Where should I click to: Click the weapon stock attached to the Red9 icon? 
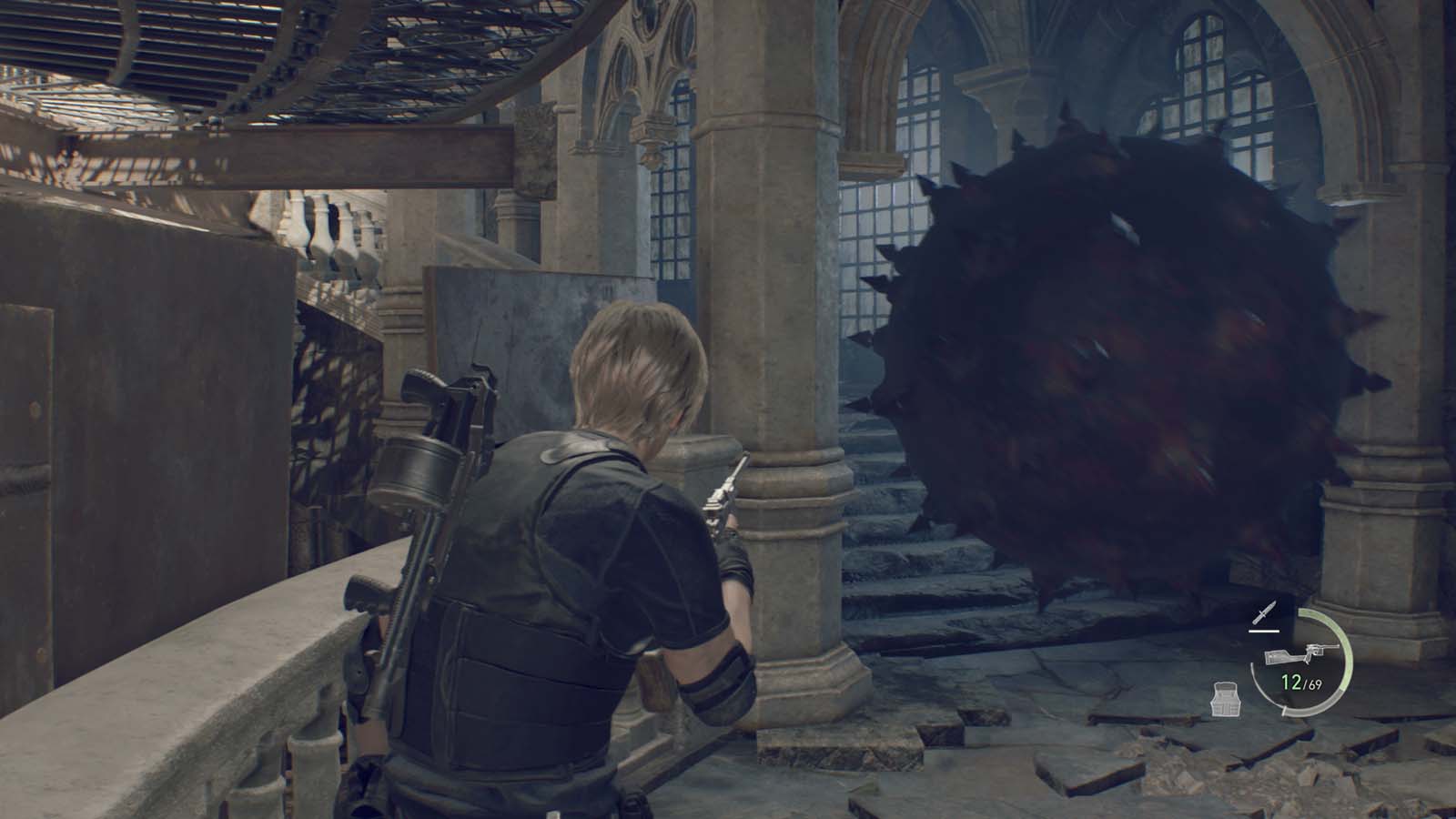pos(1281,657)
